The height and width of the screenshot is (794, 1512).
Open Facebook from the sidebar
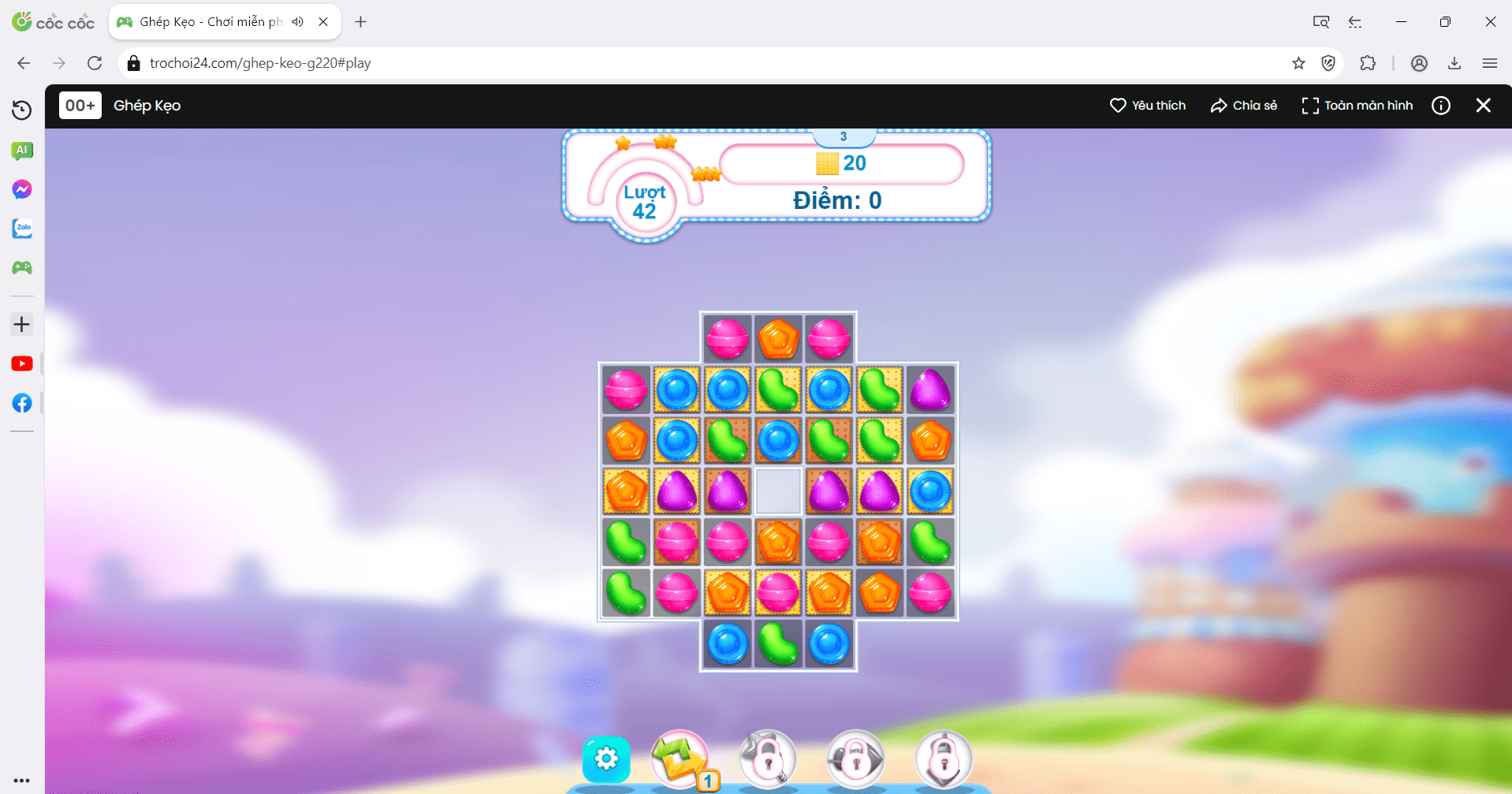[x=22, y=403]
